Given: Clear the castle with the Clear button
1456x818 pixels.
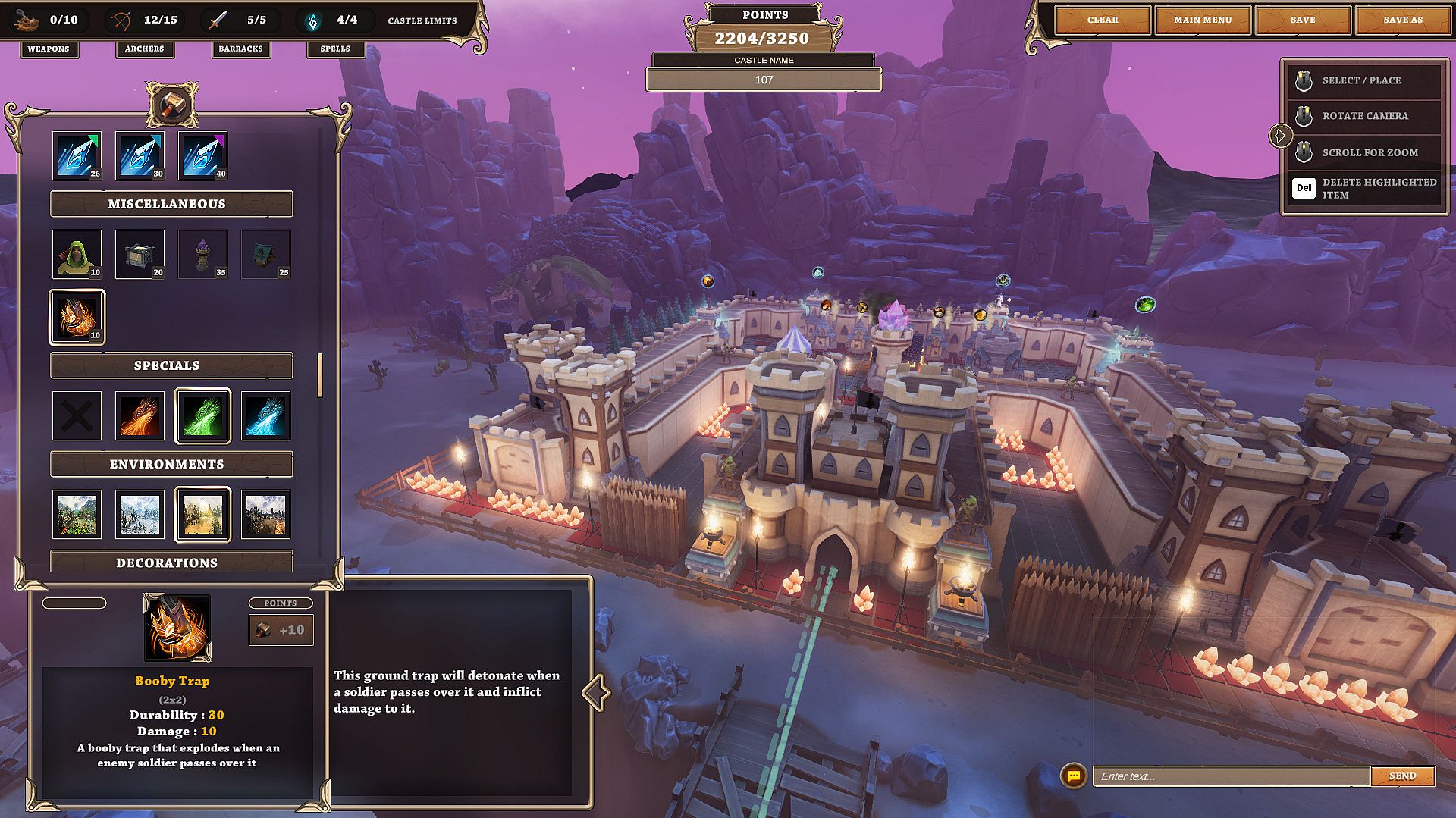Looking at the screenshot, I should pyautogui.click(x=1102, y=20).
